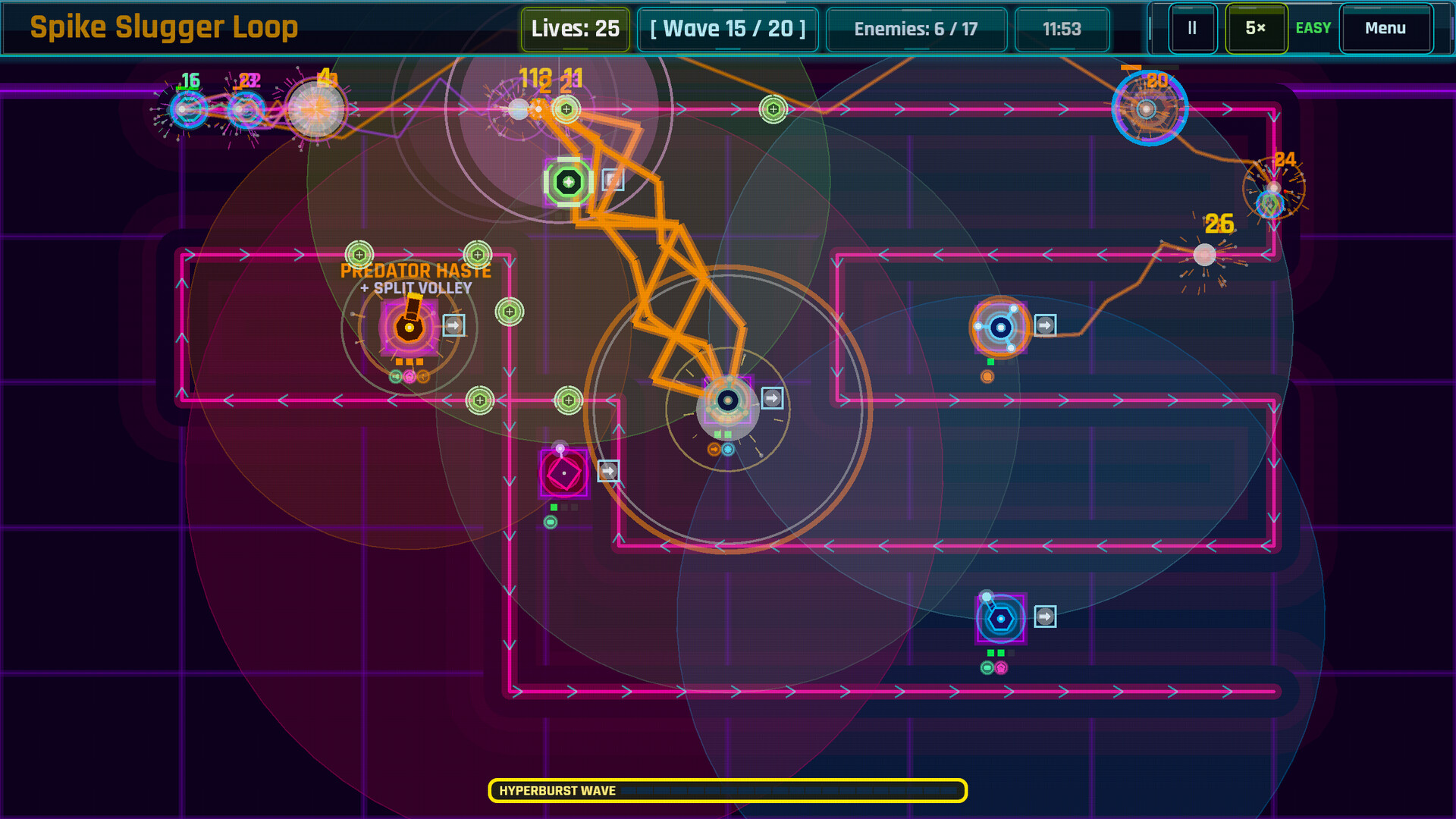Viewport: 1456px width, 819px height.
Task: Click the green reactor tower near the top path
Action: (x=567, y=180)
